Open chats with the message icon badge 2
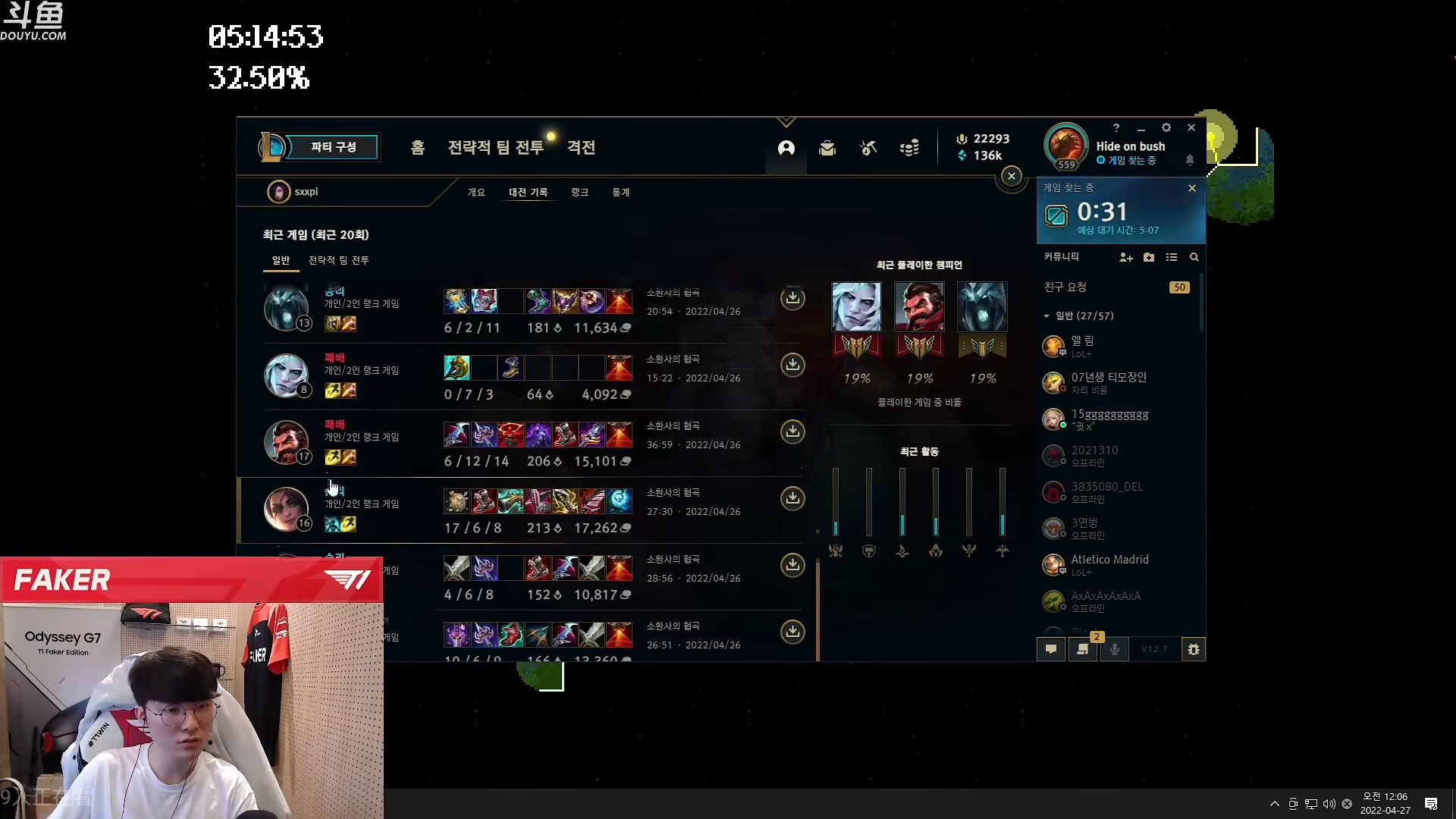The height and width of the screenshot is (819, 1456). coord(1083,649)
